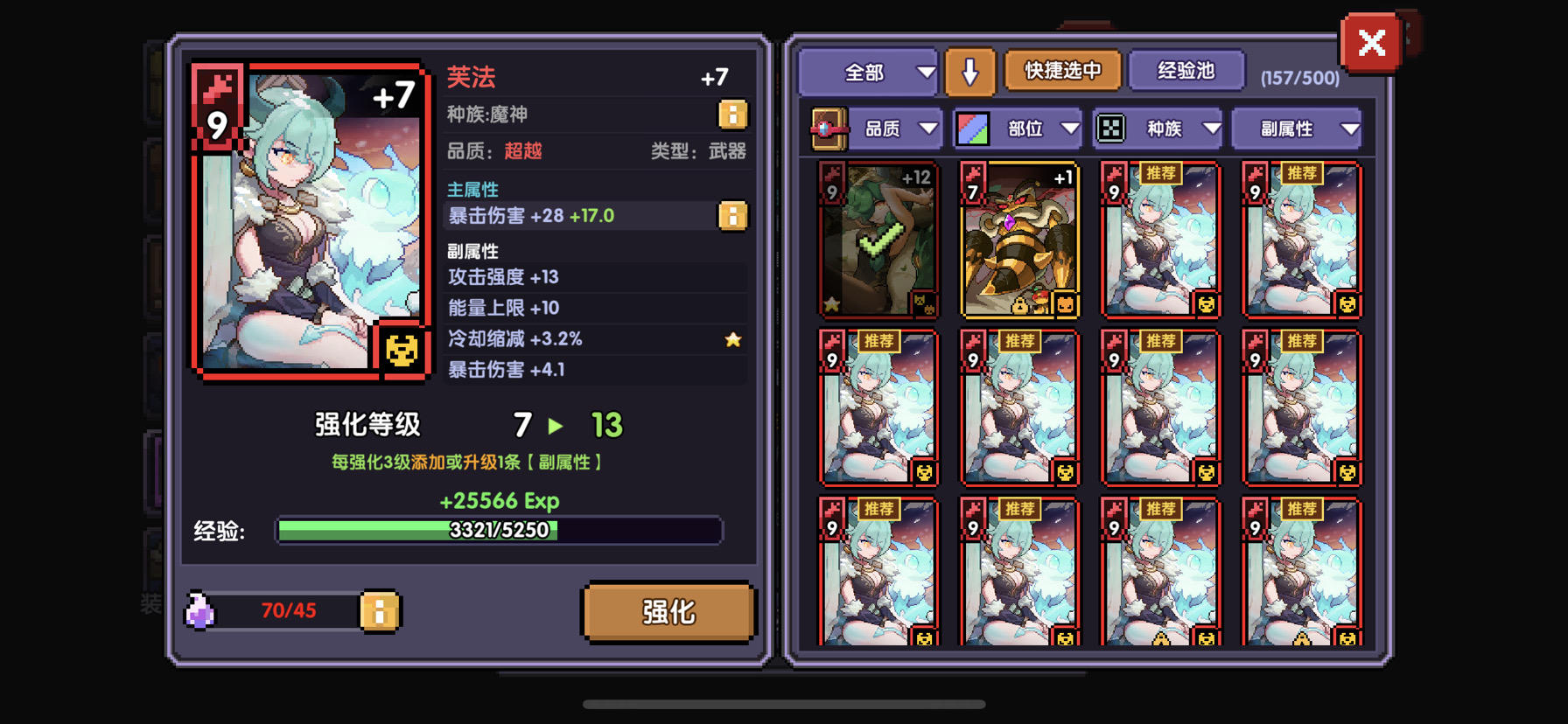Toggle the star next to 冷却缩减 attribute
The width and height of the screenshot is (1568, 724).
(732, 340)
